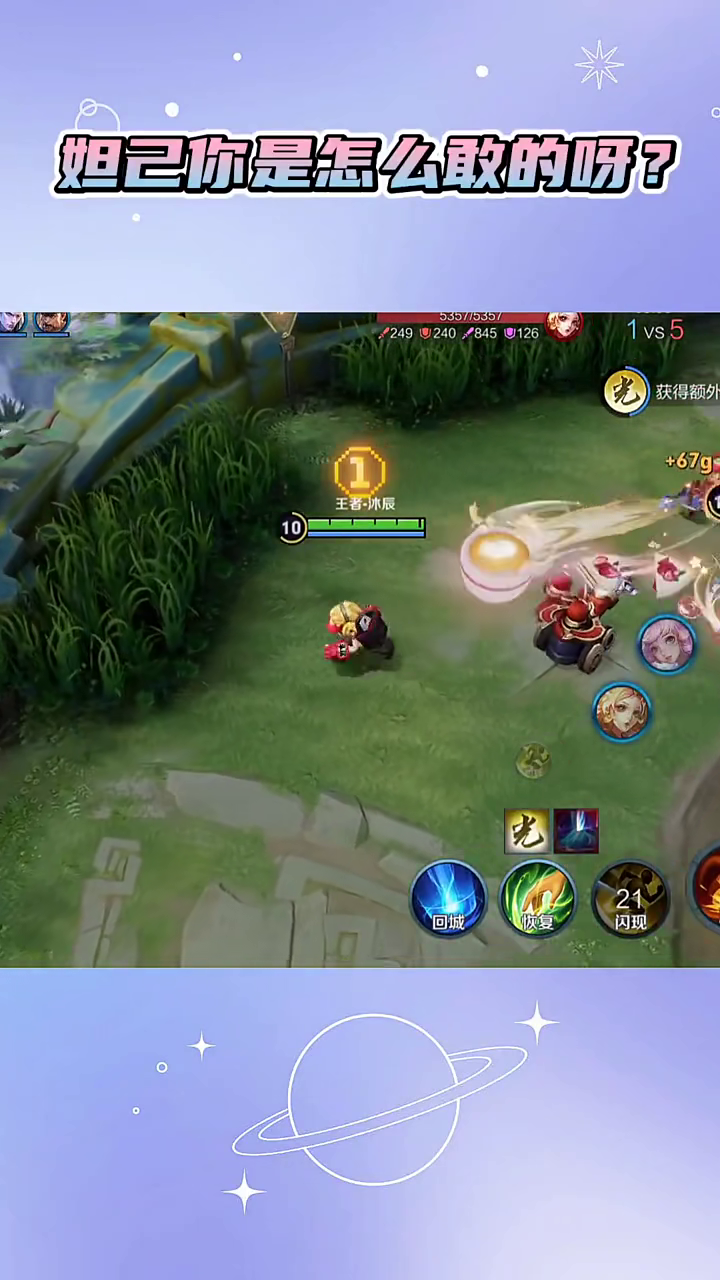Use the 恢复 heal skill
The height and width of the screenshot is (1280, 720).
pos(537,897)
